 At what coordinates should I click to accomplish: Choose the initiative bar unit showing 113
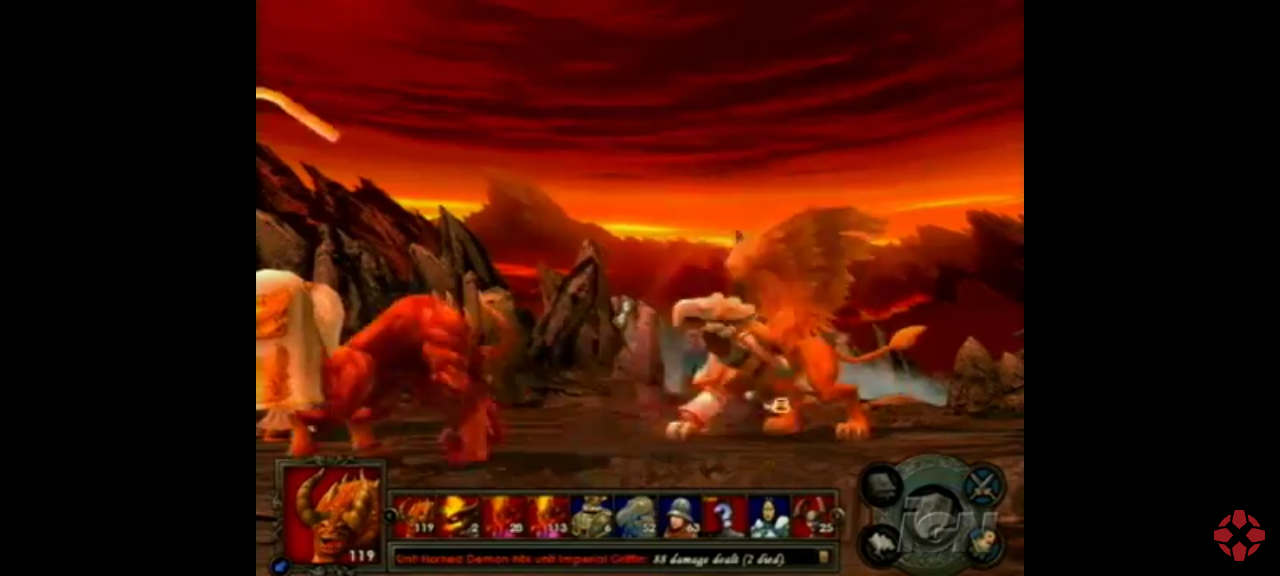click(x=548, y=516)
